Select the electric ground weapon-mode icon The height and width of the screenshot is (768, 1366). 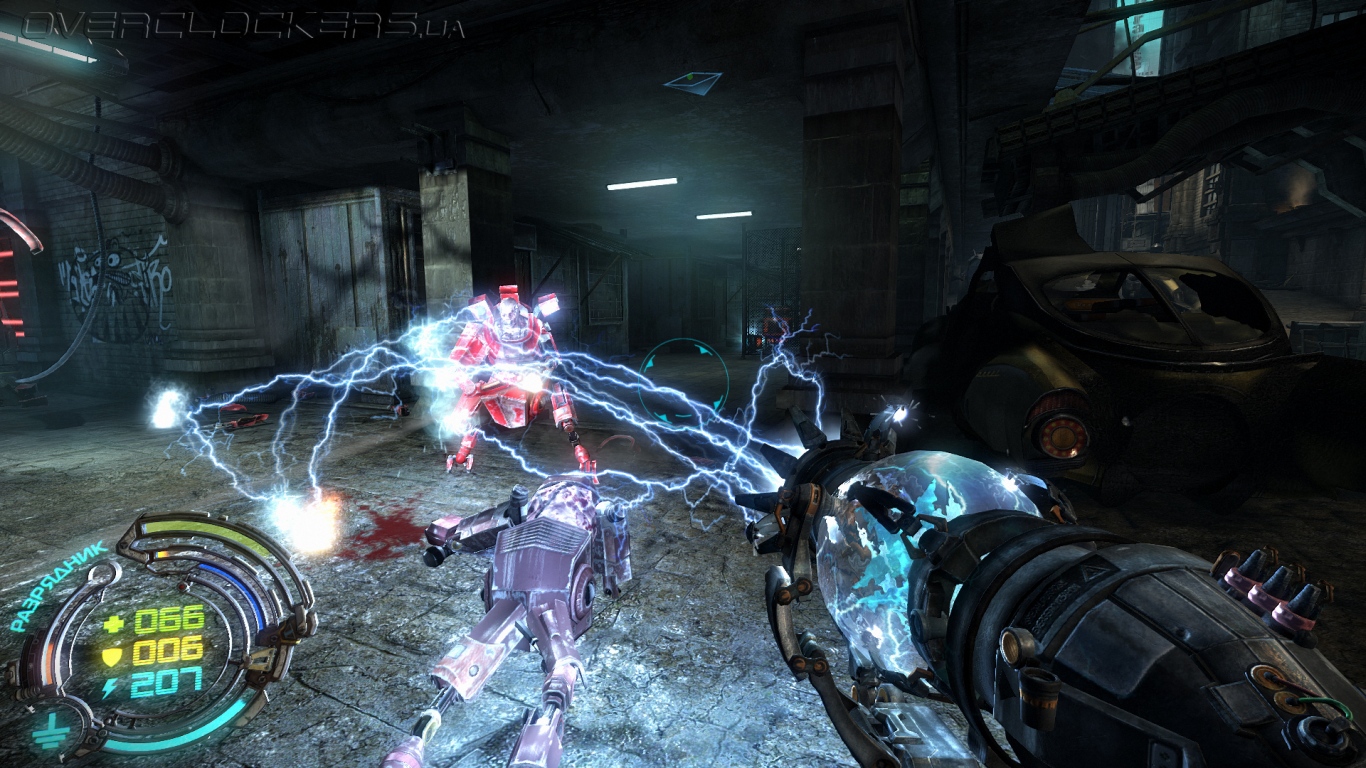(47, 732)
